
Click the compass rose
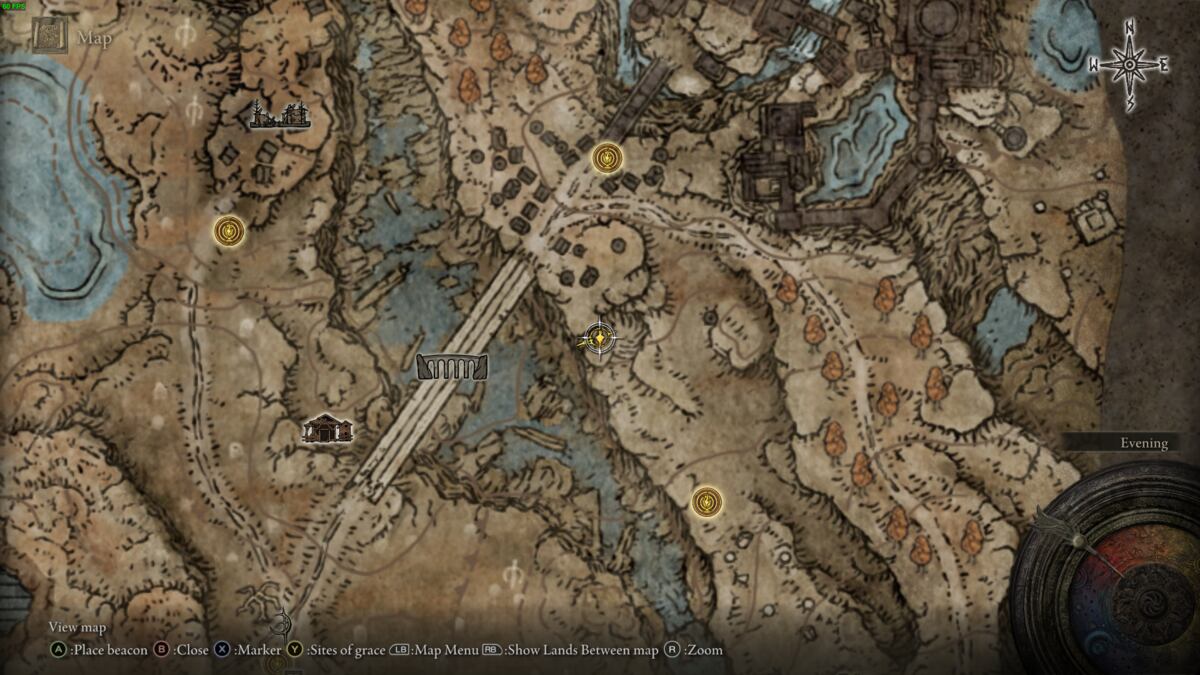(x=1129, y=66)
